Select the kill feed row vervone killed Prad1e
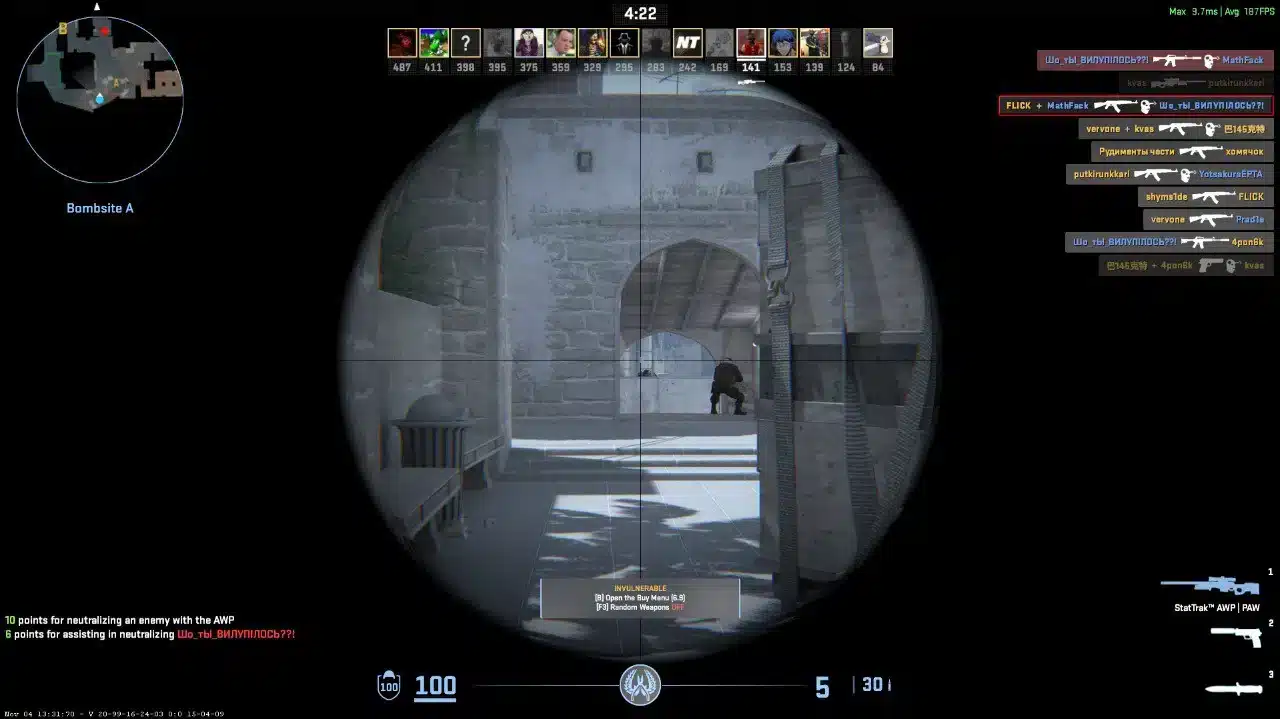The image size is (1280, 719). pyautogui.click(x=1207, y=220)
